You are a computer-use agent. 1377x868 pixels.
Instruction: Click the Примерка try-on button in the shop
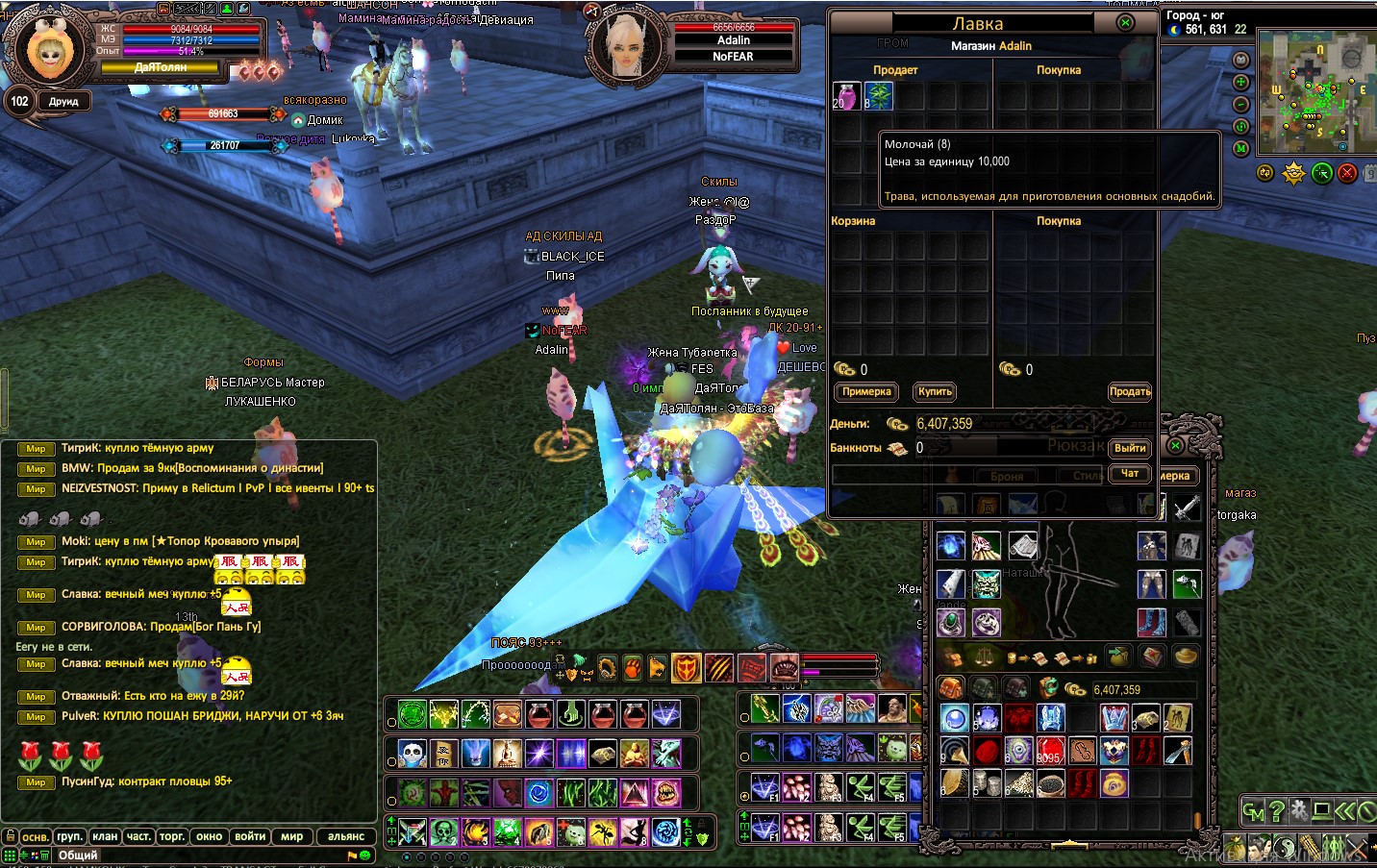click(x=866, y=392)
